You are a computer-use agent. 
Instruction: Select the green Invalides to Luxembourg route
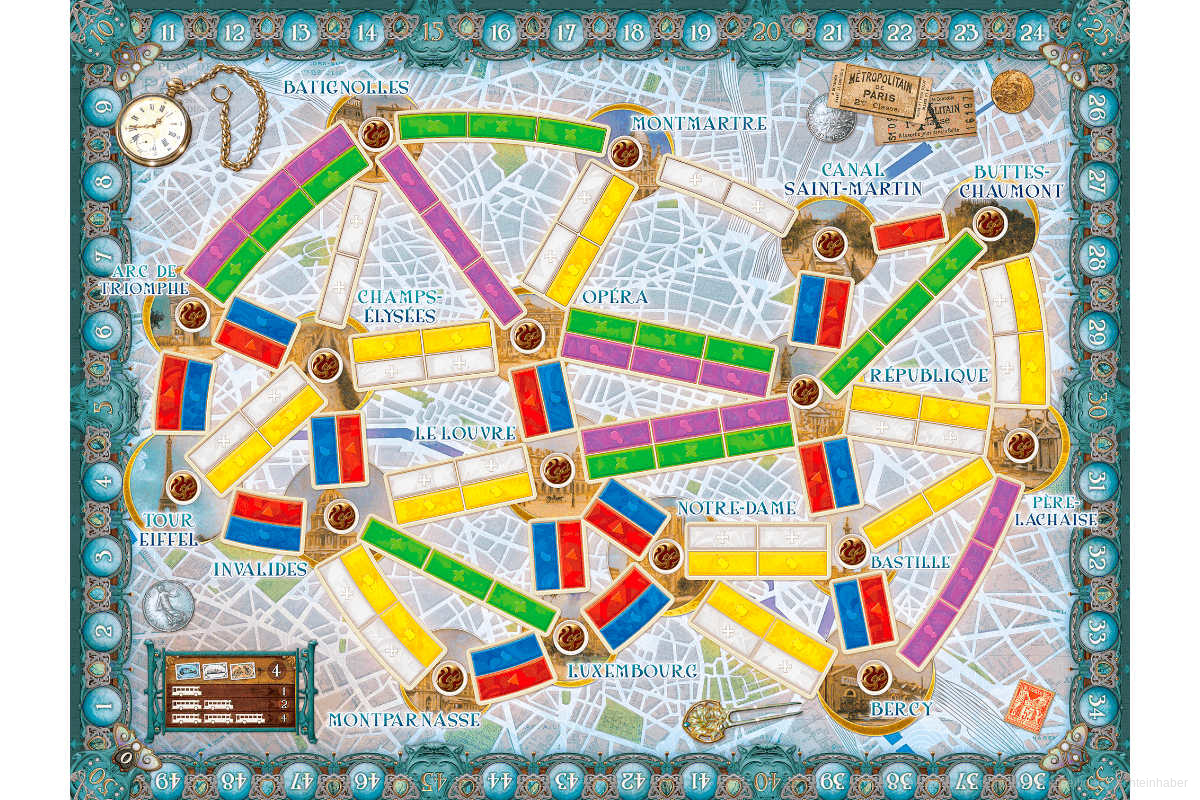click(458, 575)
